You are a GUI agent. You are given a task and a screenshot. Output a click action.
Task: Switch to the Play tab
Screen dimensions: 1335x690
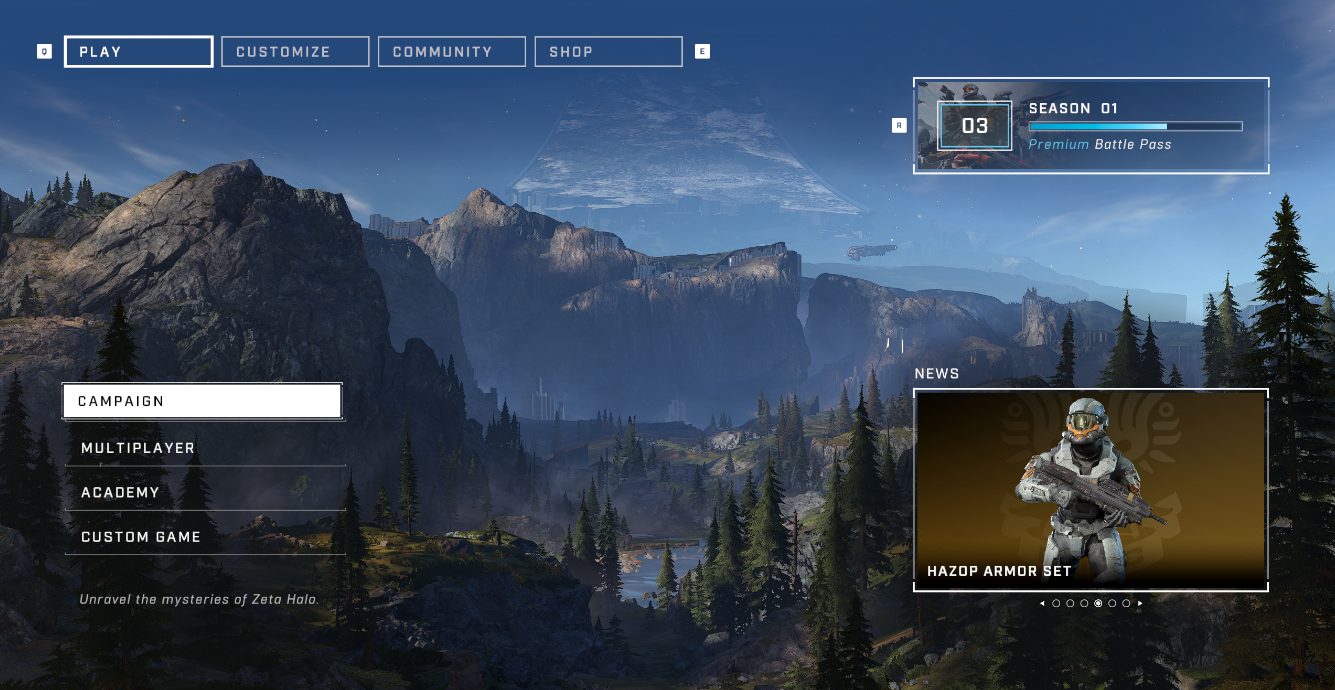[138, 52]
